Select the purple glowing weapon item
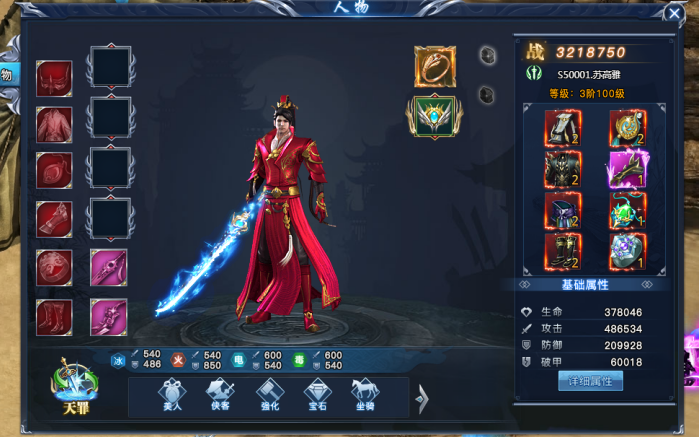Image resolution: width=699 pixels, height=437 pixels. tap(627, 169)
